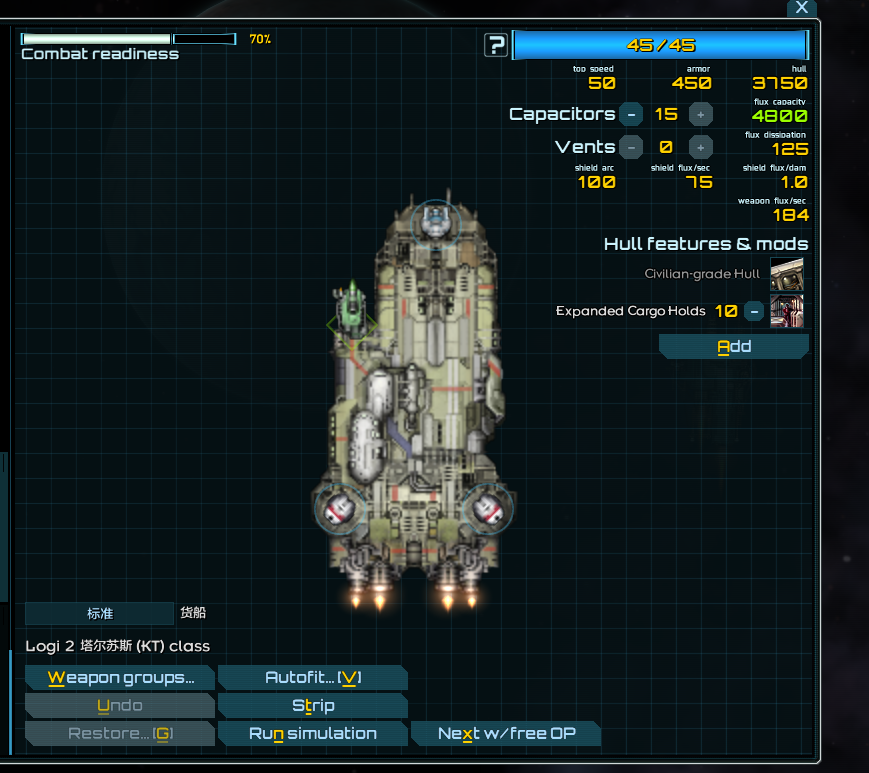Select the rear left turret mount
Screen dimensions: 869x773
tap(337, 509)
